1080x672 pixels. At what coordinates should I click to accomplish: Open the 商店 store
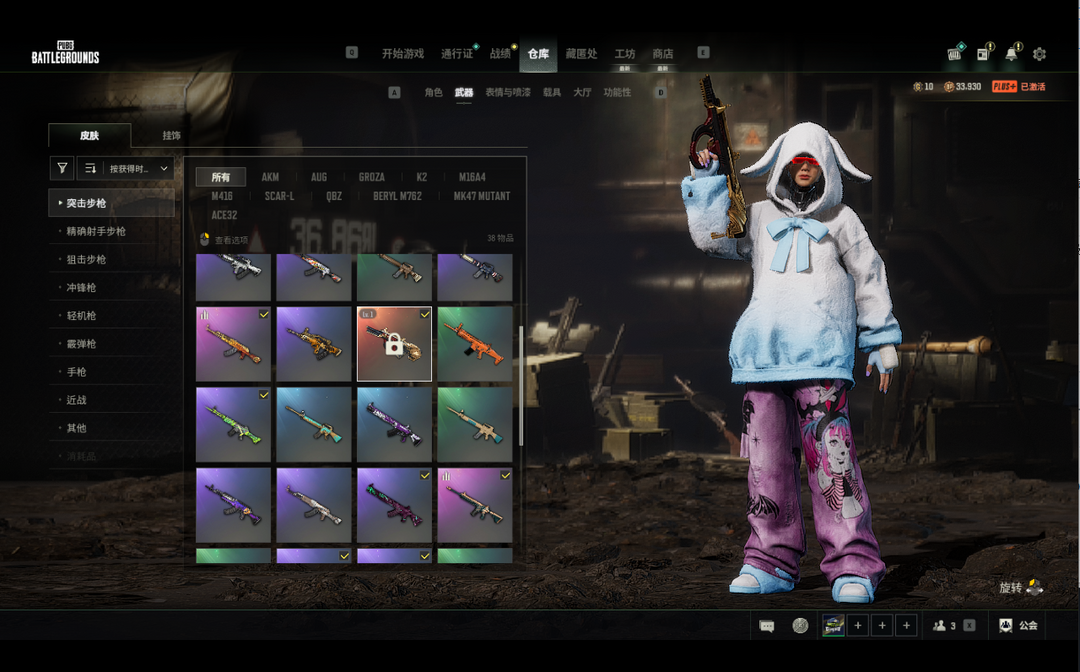pos(663,54)
